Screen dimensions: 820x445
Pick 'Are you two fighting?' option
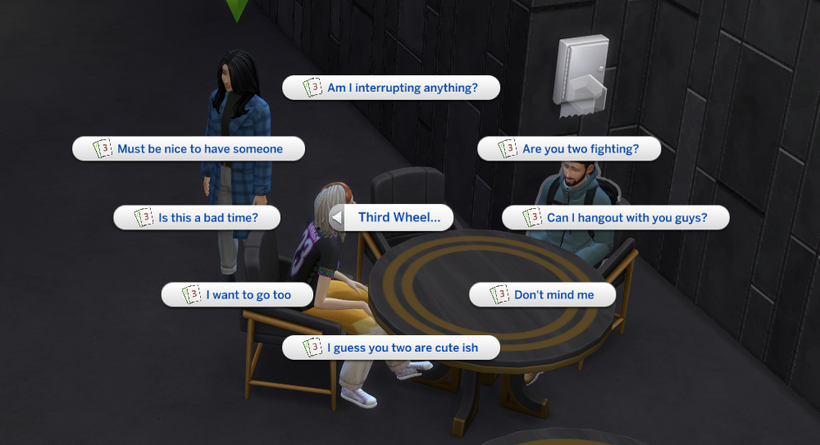(569, 149)
